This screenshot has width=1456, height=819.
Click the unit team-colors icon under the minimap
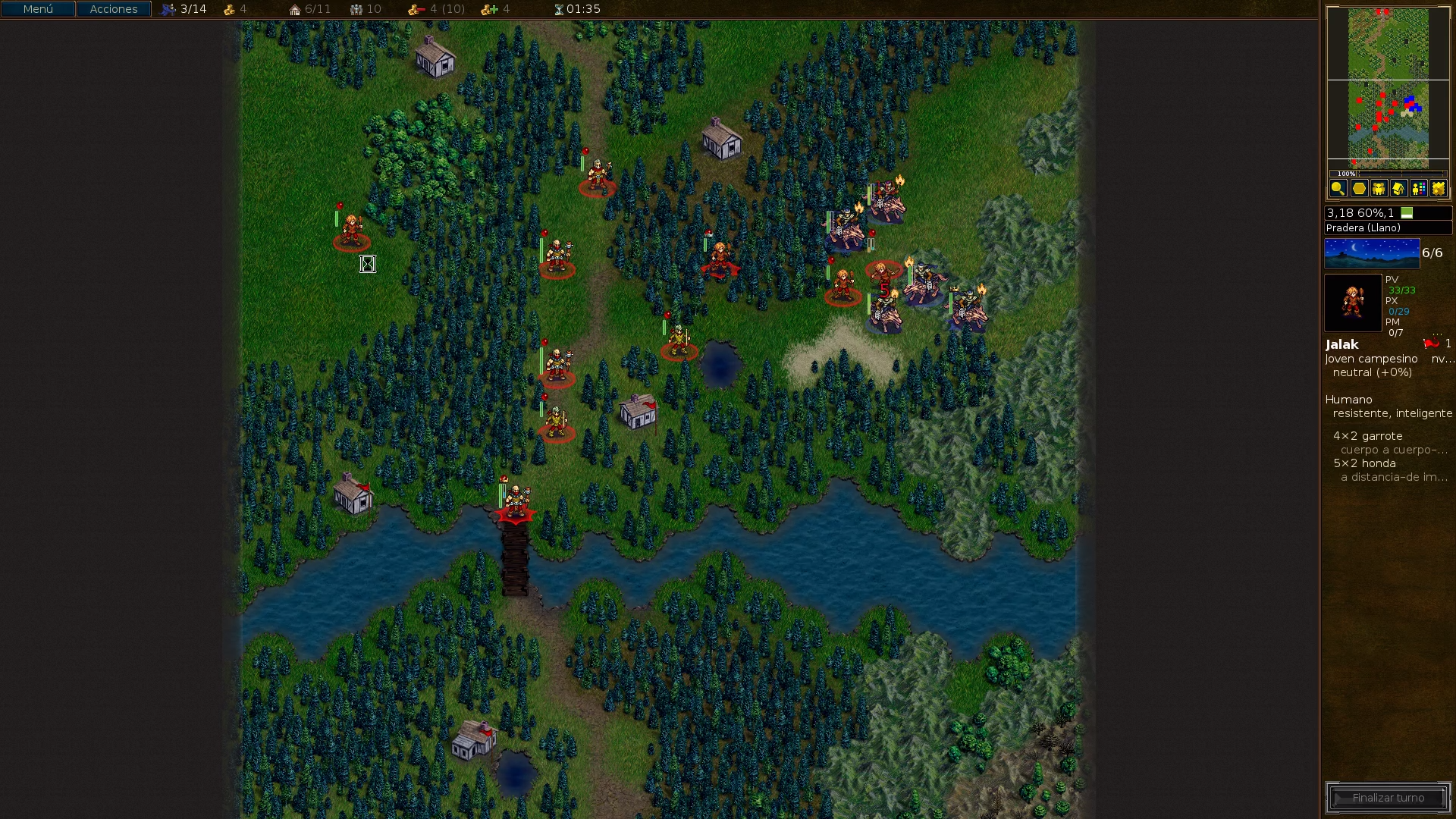1417,188
